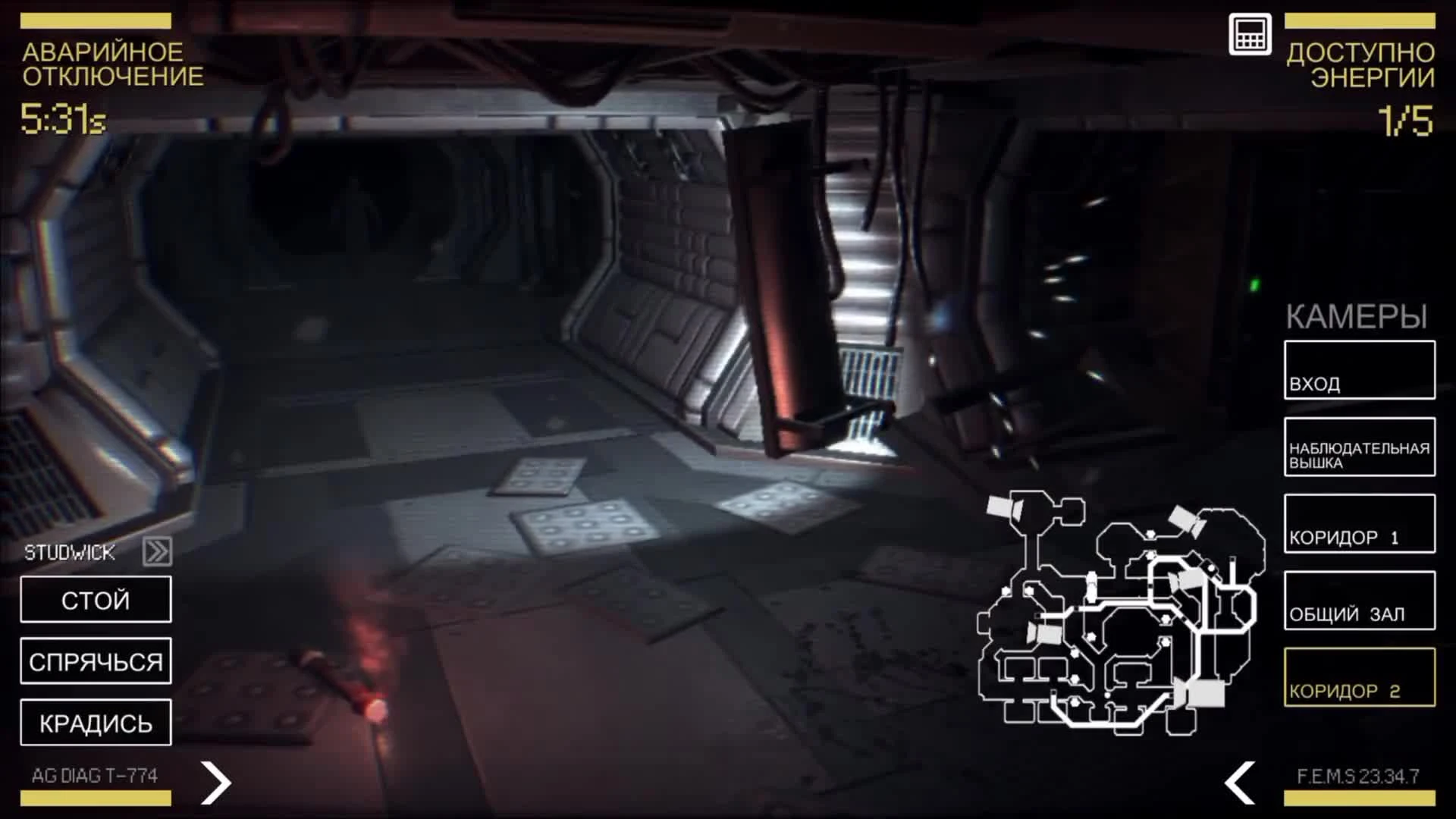Image resolution: width=1456 pixels, height=819 pixels.
Task: Toggle off the active КОРИДОР 2 camera
Action: point(1359,677)
